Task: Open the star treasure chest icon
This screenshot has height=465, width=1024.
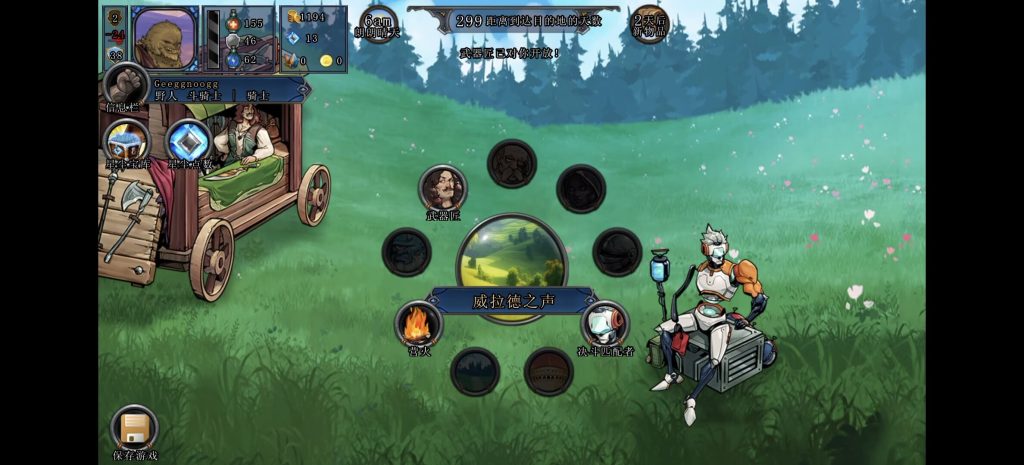Action: pyautogui.click(x=127, y=142)
